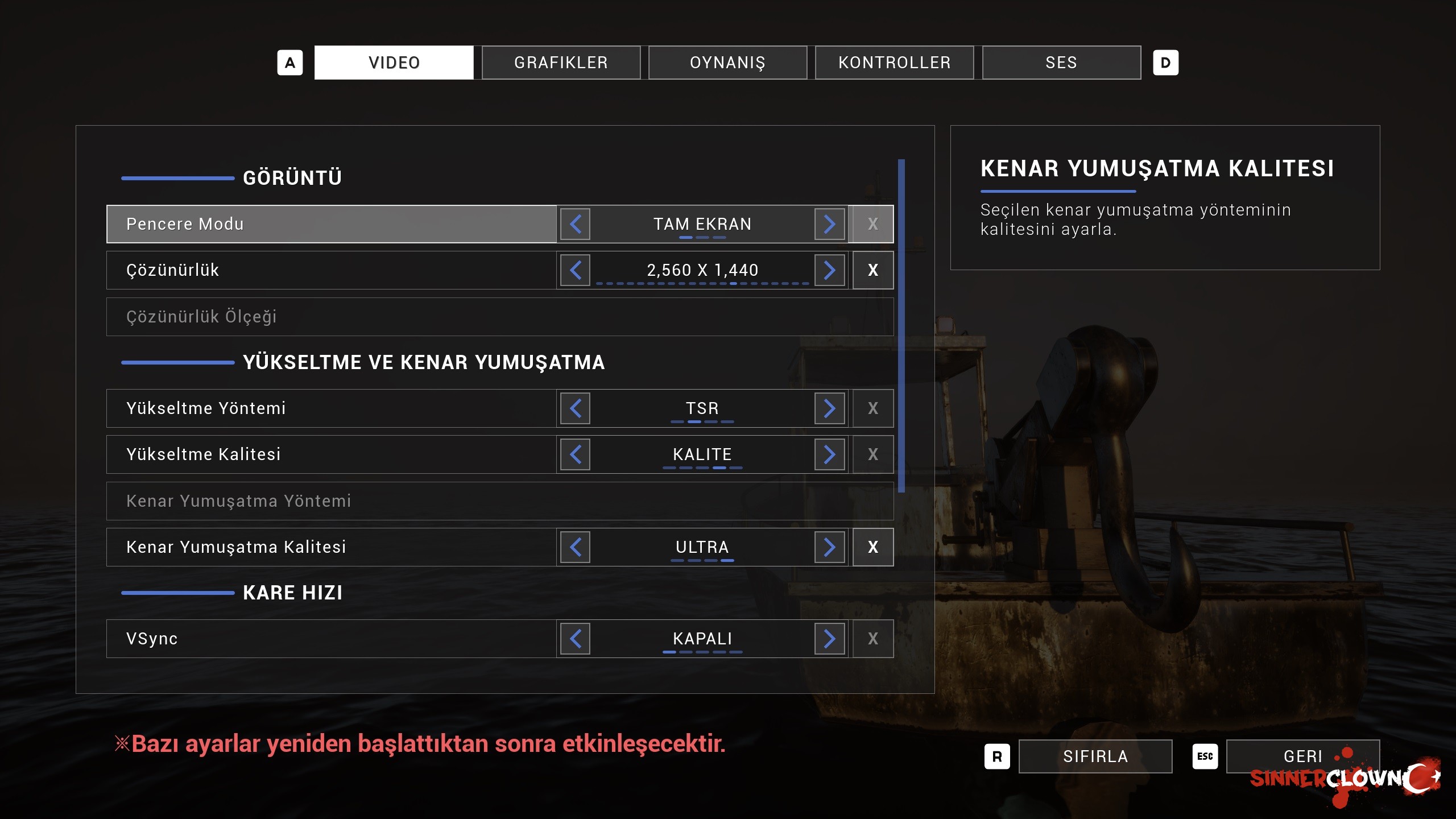This screenshot has height=819, width=1456.
Task: Click the right chevron to change Çözünürlük
Action: pos(830,270)
